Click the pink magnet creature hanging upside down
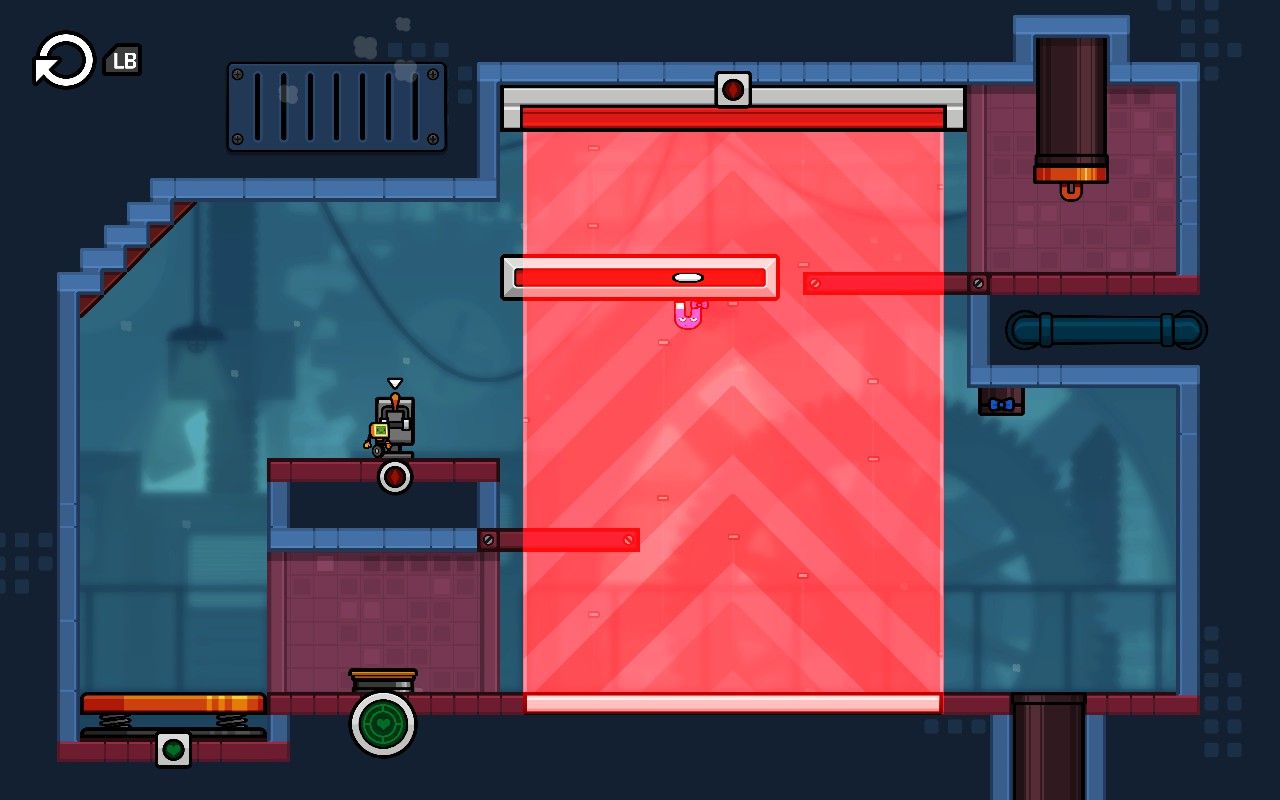 (689, 315)
